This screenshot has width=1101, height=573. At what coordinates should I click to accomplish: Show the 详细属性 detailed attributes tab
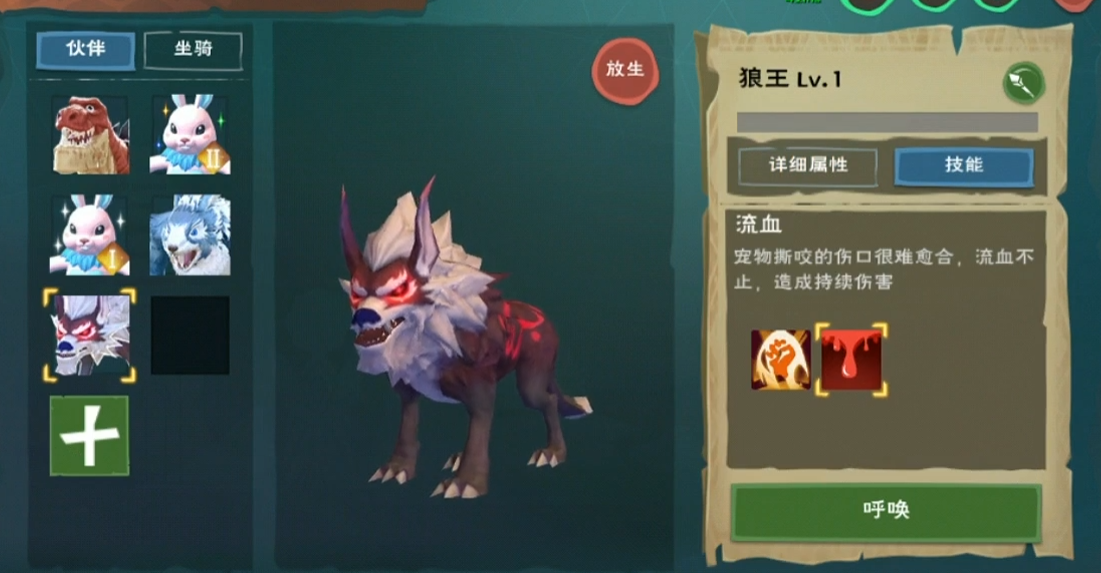click(x=808, y=166)
